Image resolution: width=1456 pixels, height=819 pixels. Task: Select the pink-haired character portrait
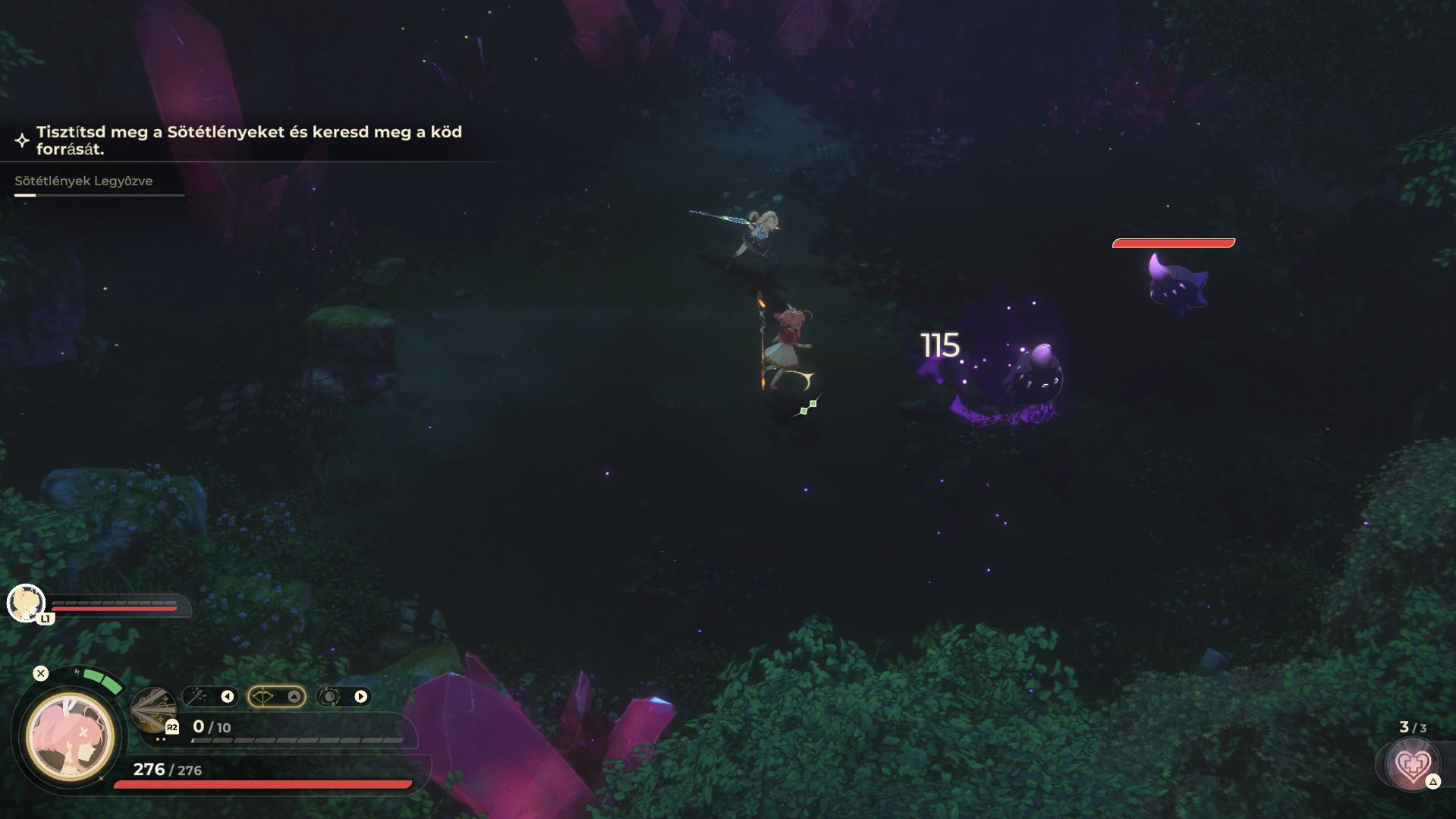tap(70, 737)
